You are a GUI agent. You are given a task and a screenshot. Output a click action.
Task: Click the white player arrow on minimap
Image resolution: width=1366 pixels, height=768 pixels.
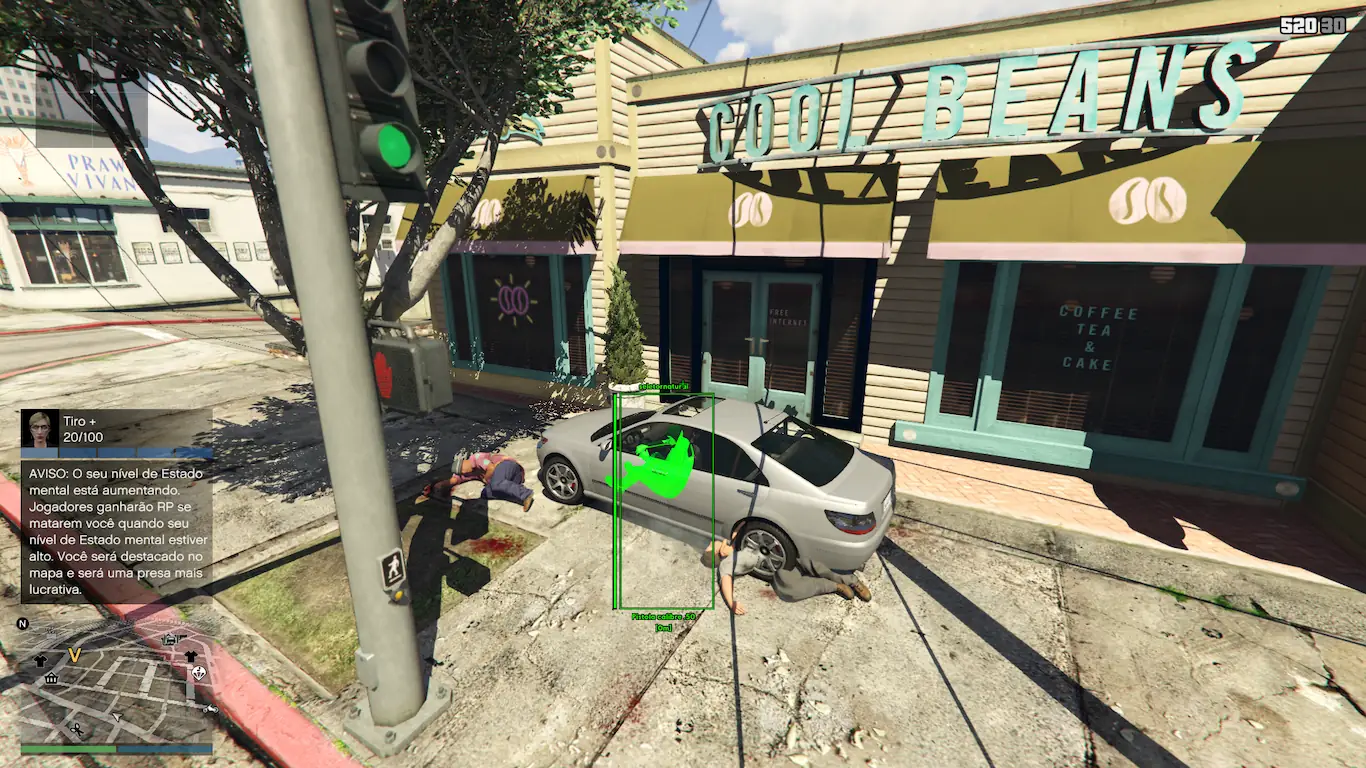(x=117, y=716)
